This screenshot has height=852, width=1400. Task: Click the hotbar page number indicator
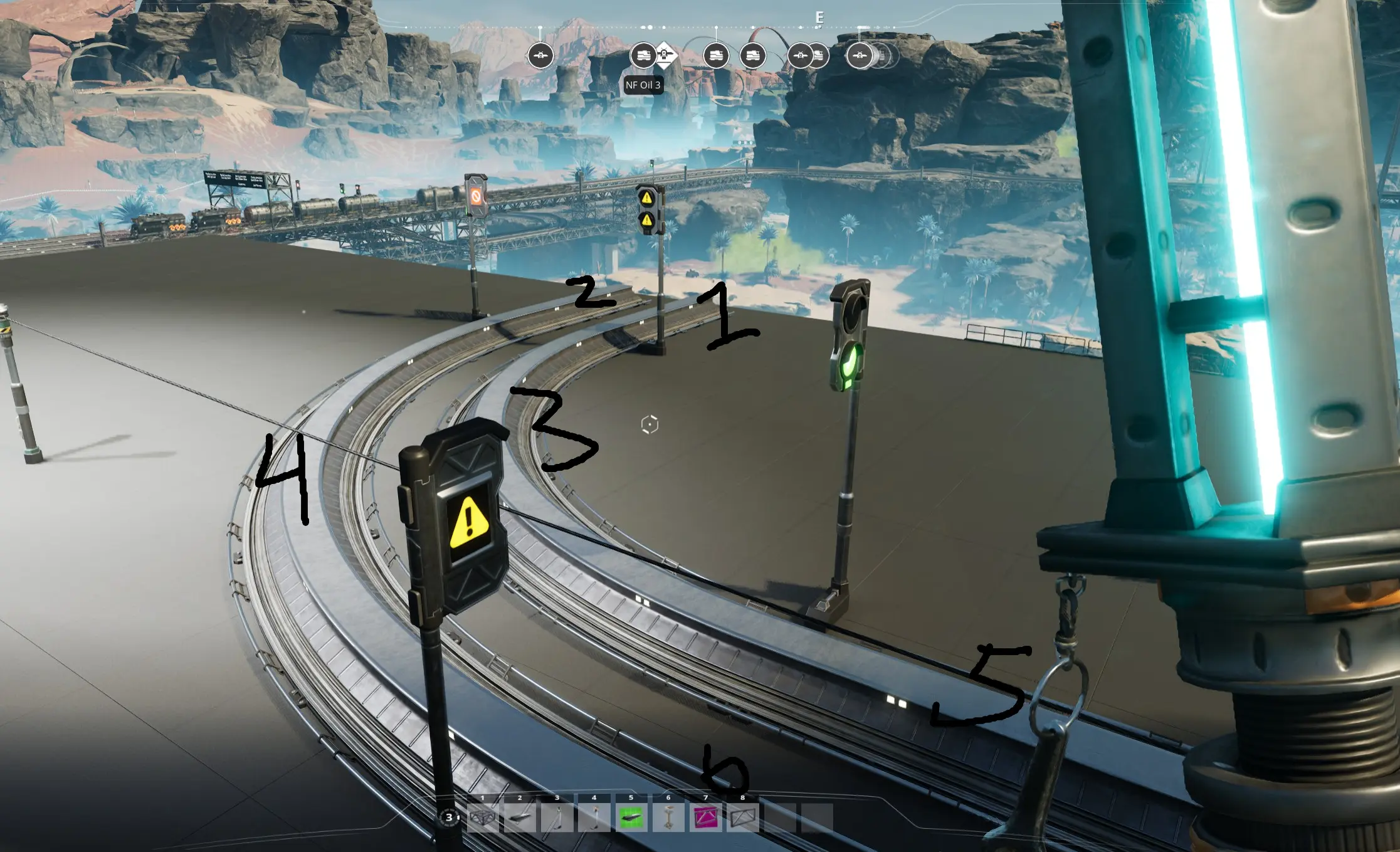tap(449, 817)
